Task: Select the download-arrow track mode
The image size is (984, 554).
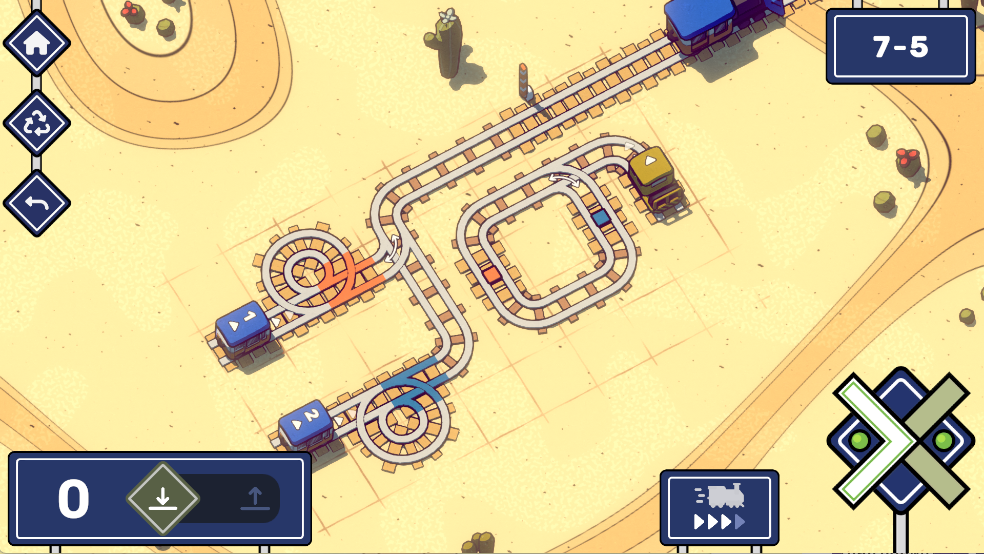Action: [x=163, y=498]
